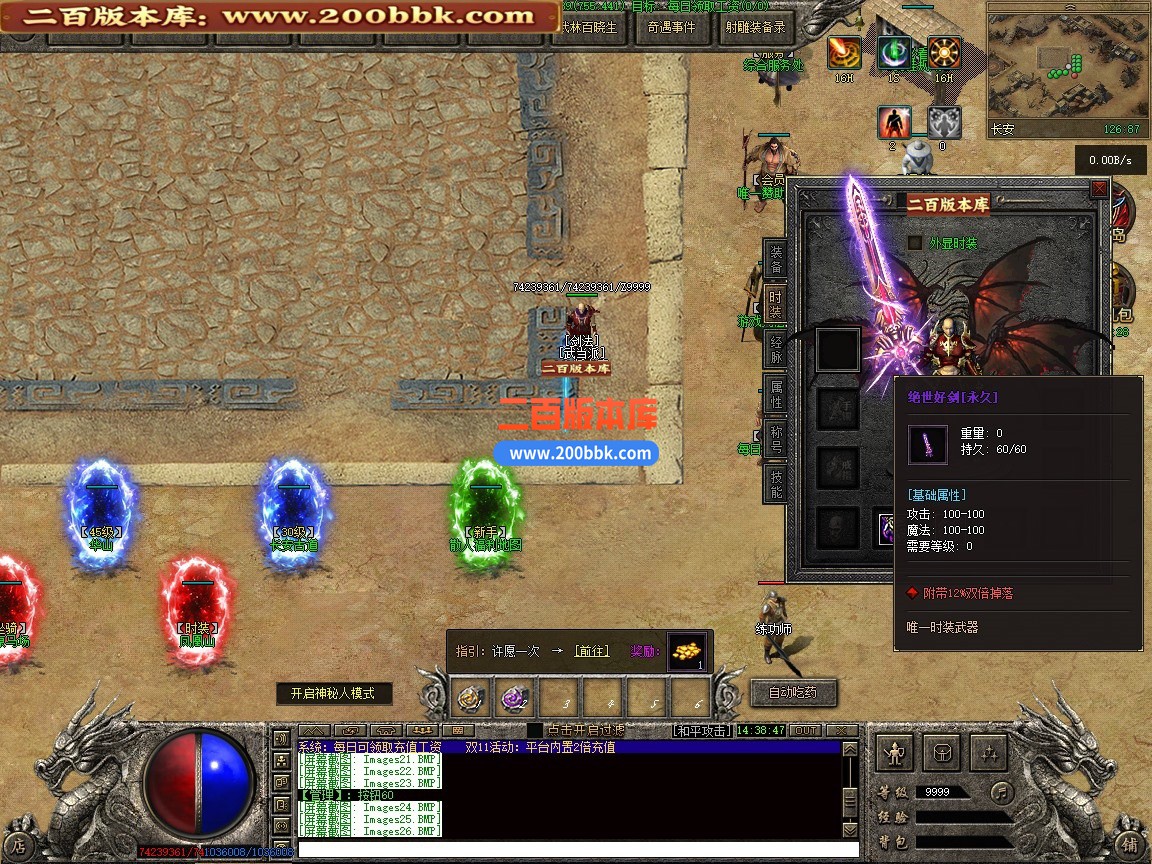
Task: Select the gold ingot reward icon
Action: tap(686, 651)
